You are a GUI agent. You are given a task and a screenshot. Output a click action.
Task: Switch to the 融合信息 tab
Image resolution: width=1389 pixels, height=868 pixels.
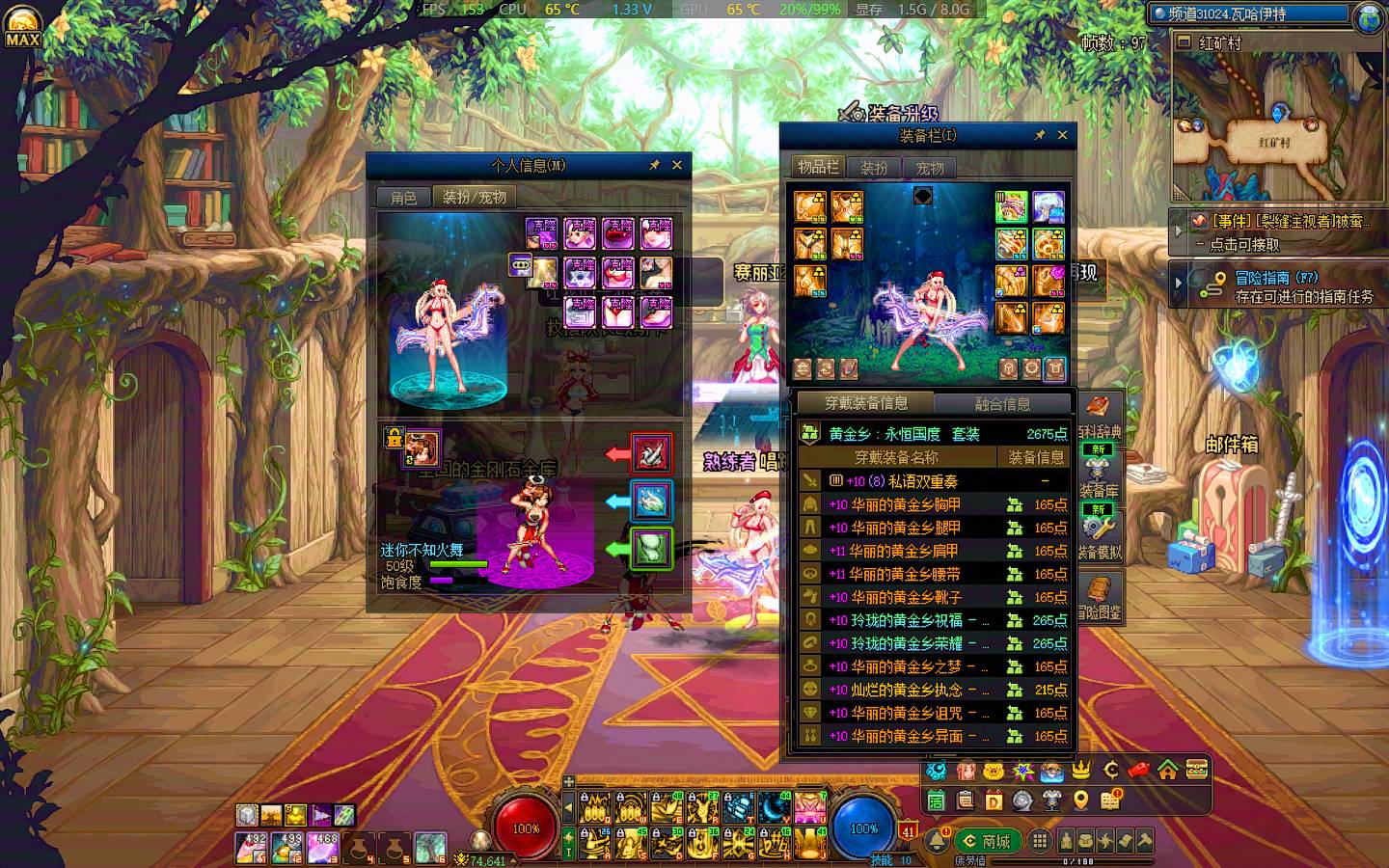(x=1002, y=404)
